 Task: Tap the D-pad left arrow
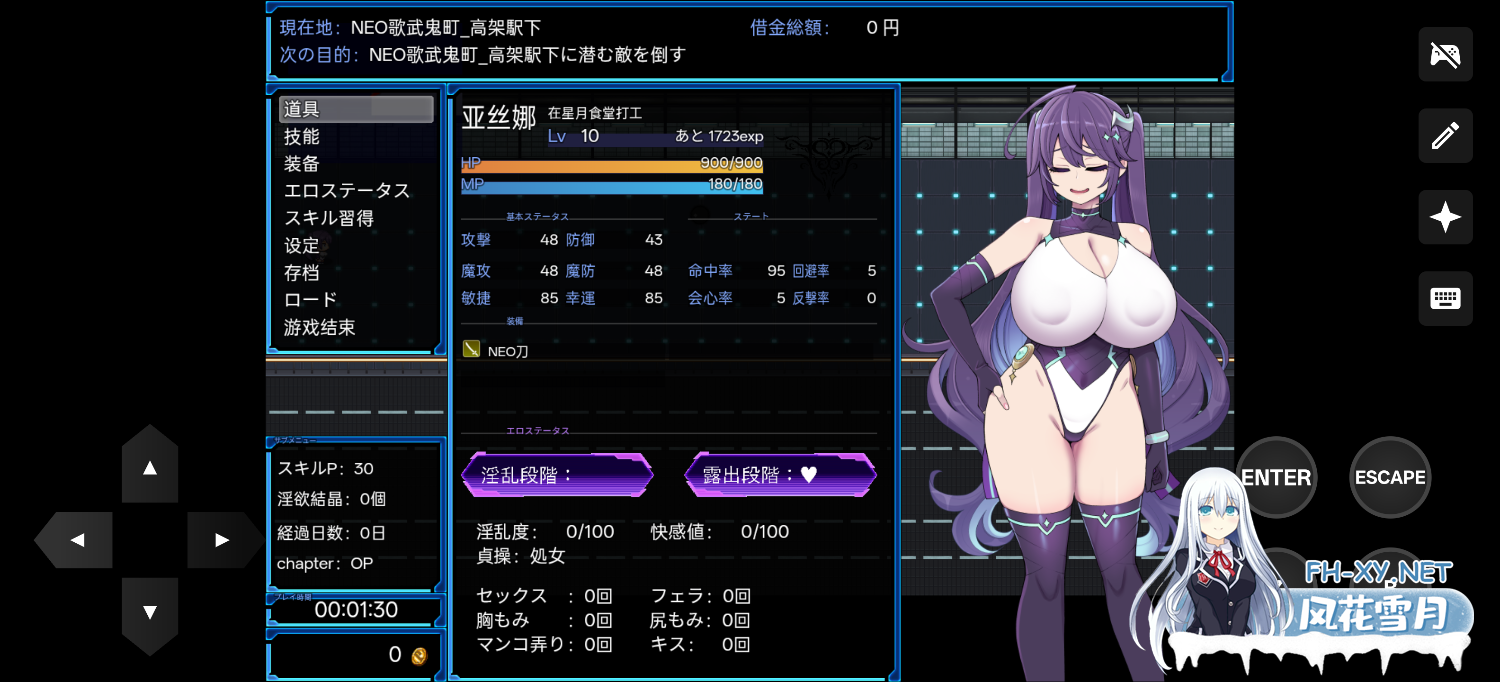(76, 540)
